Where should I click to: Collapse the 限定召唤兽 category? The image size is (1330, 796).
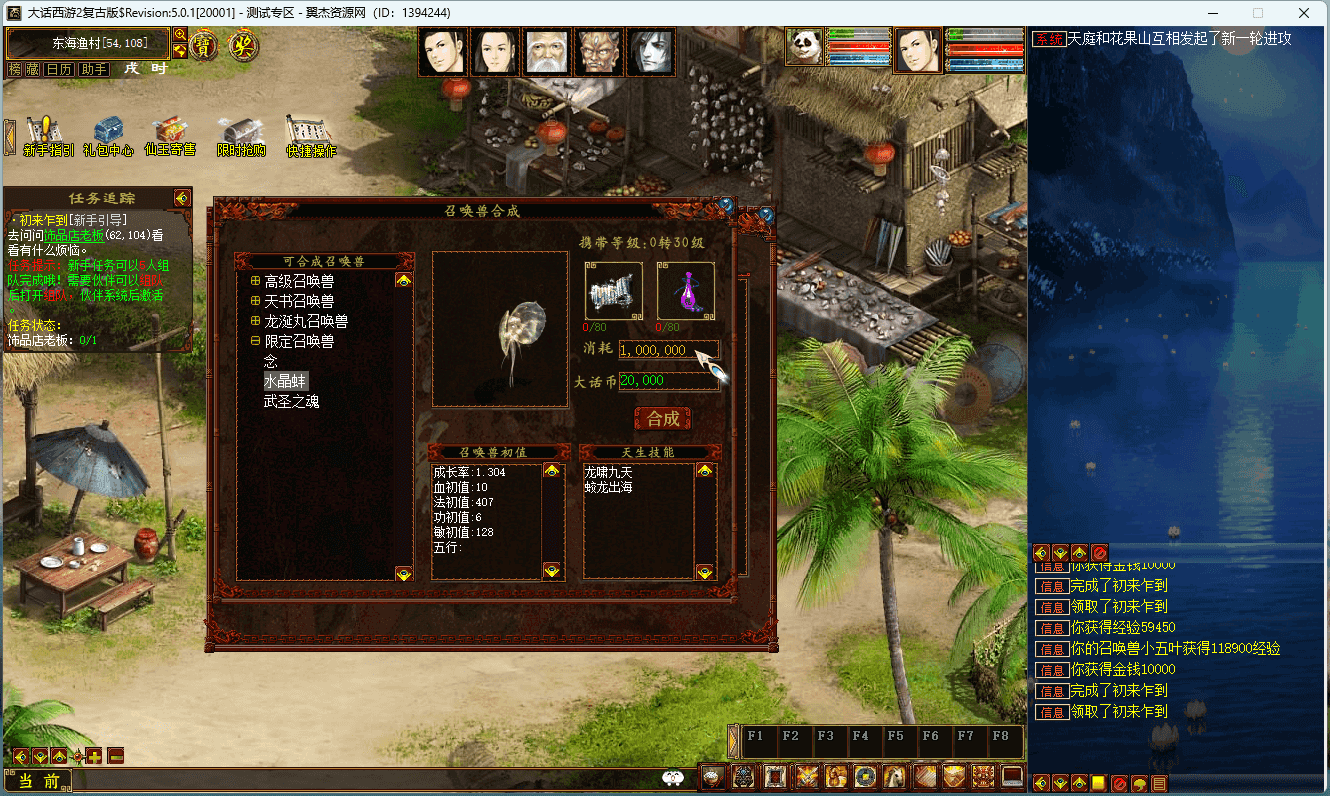256,341
